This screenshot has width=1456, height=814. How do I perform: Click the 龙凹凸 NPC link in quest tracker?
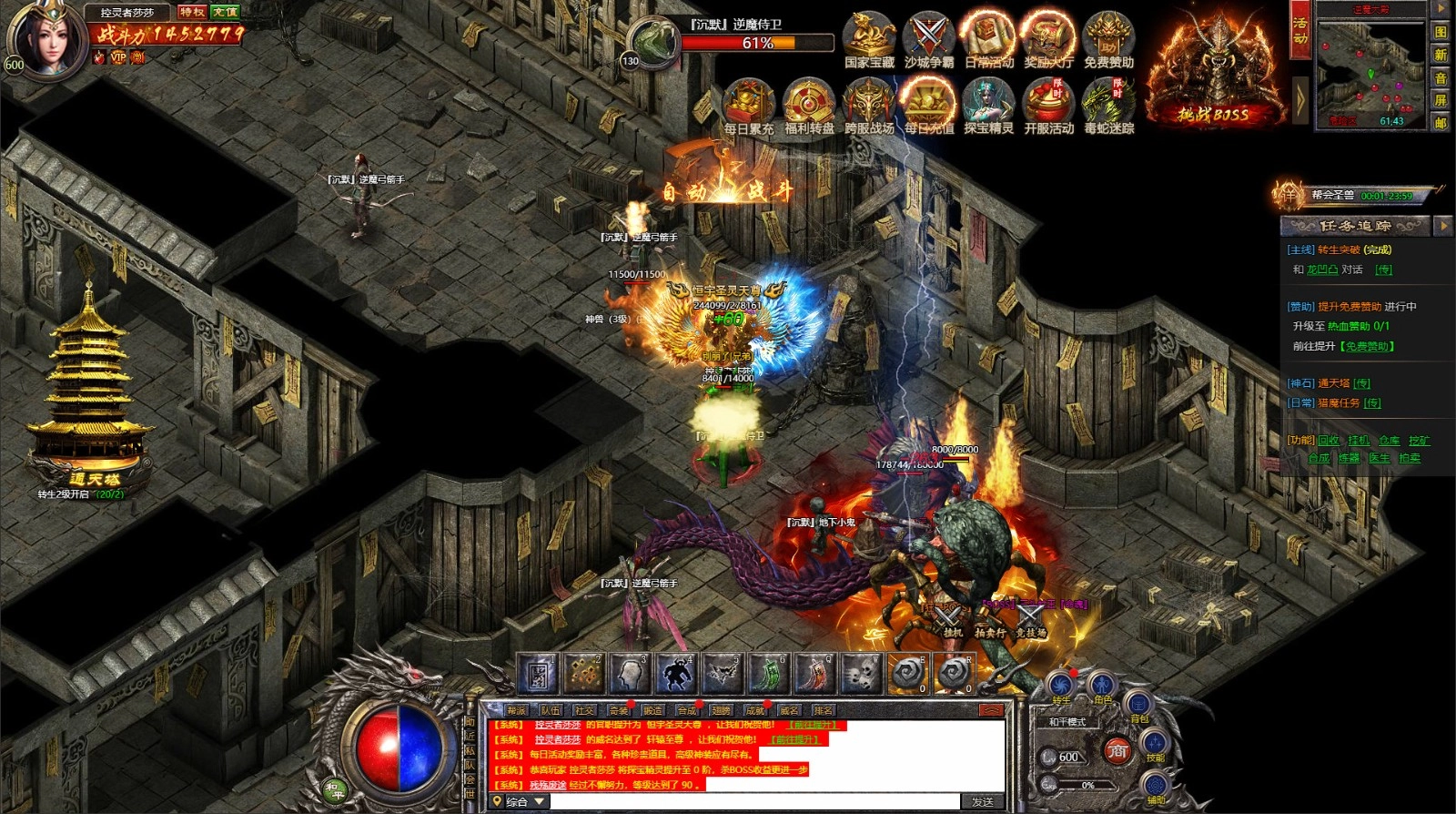click(x=1322, y=270)
